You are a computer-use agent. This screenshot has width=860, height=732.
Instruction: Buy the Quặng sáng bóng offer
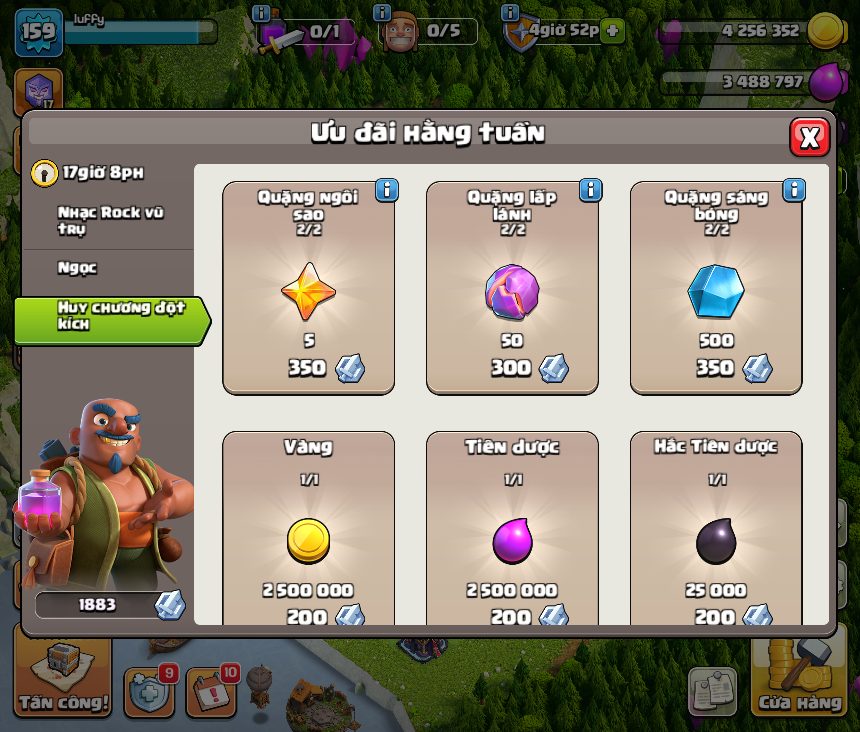(716, 288)
